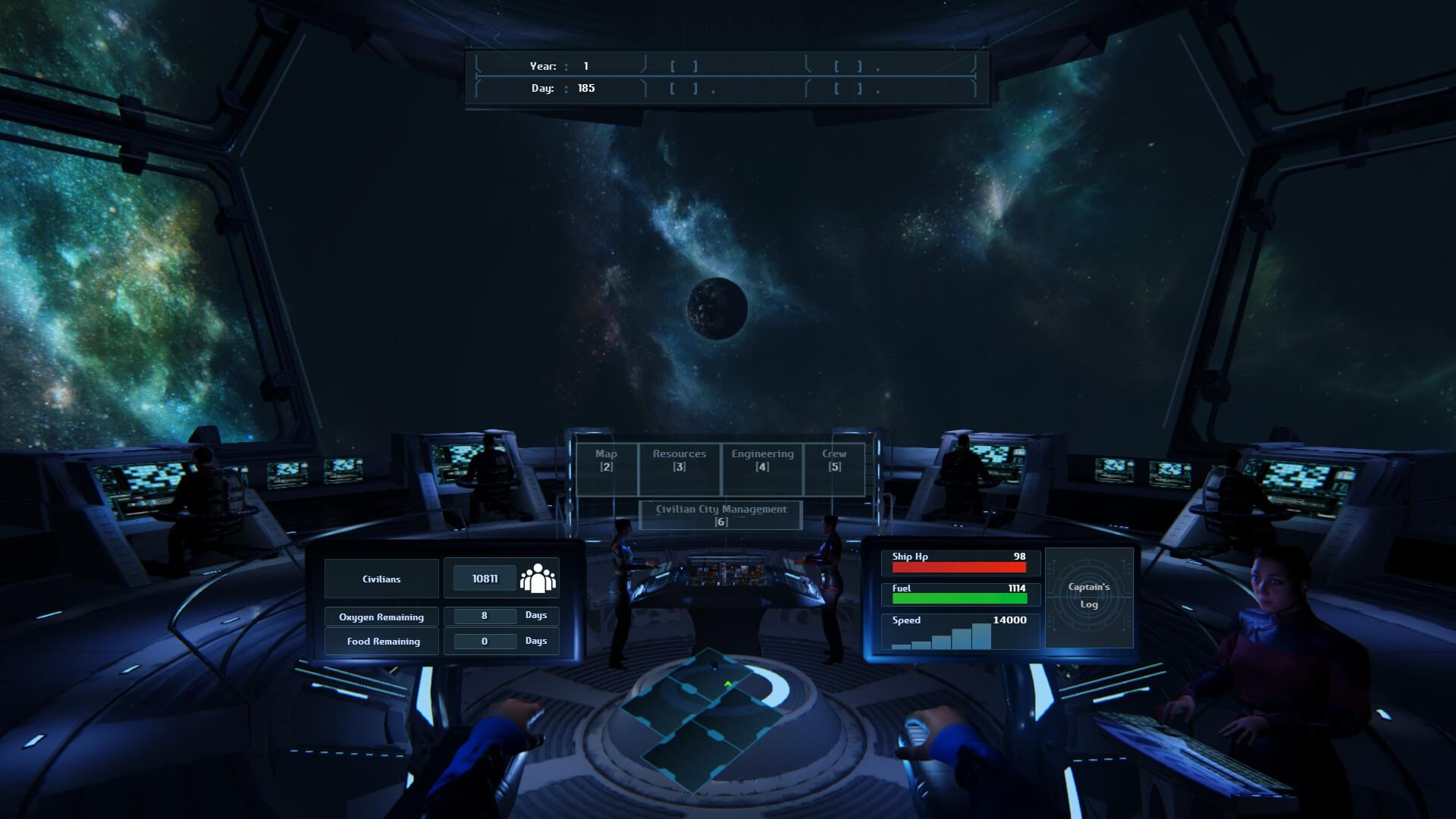Screen dimensions: 1456x819
Task: Click the Food Remaining days counter
Action: (486, 641)
